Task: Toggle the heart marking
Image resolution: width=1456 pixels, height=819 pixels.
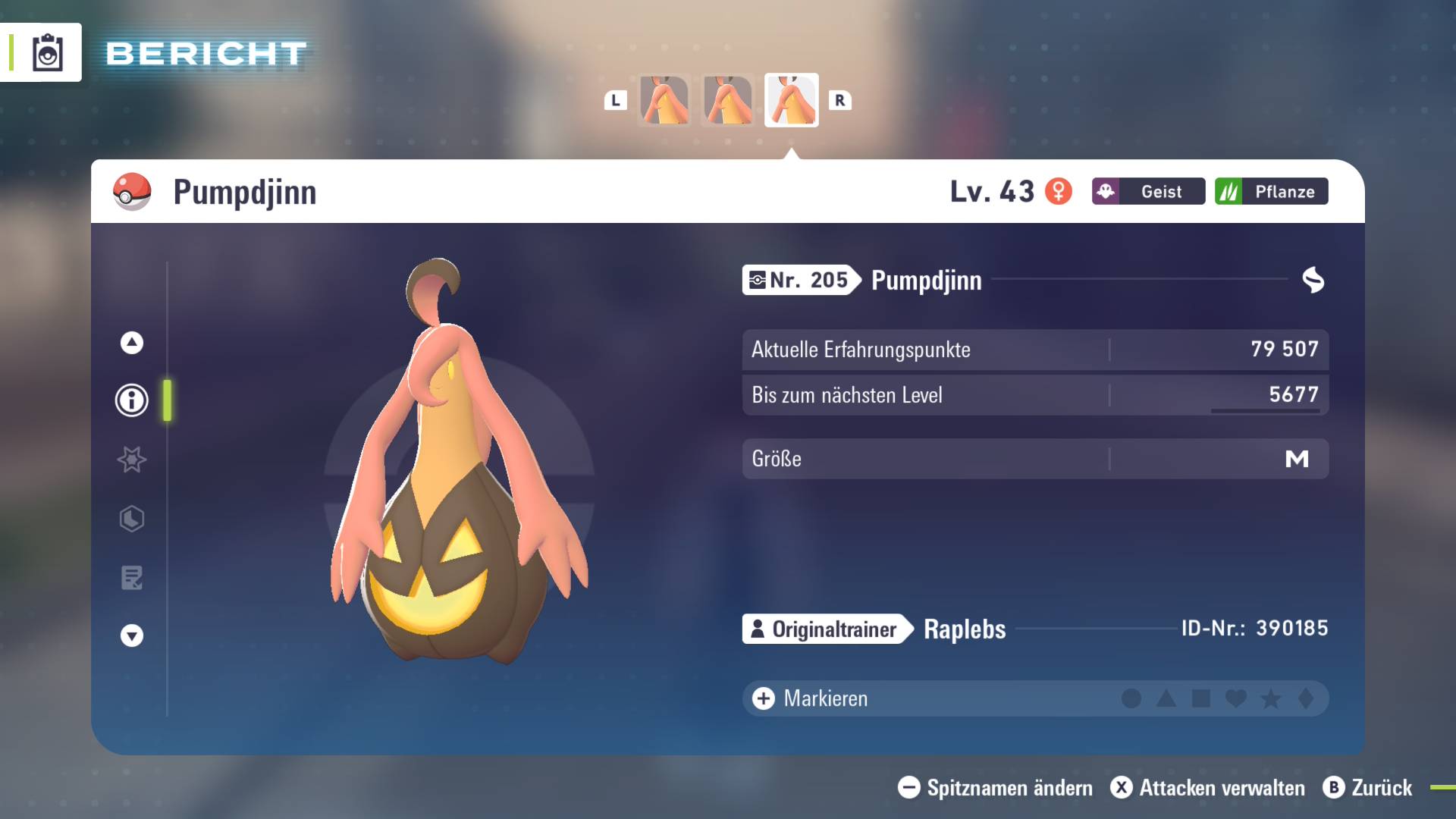Action: 1236,698
